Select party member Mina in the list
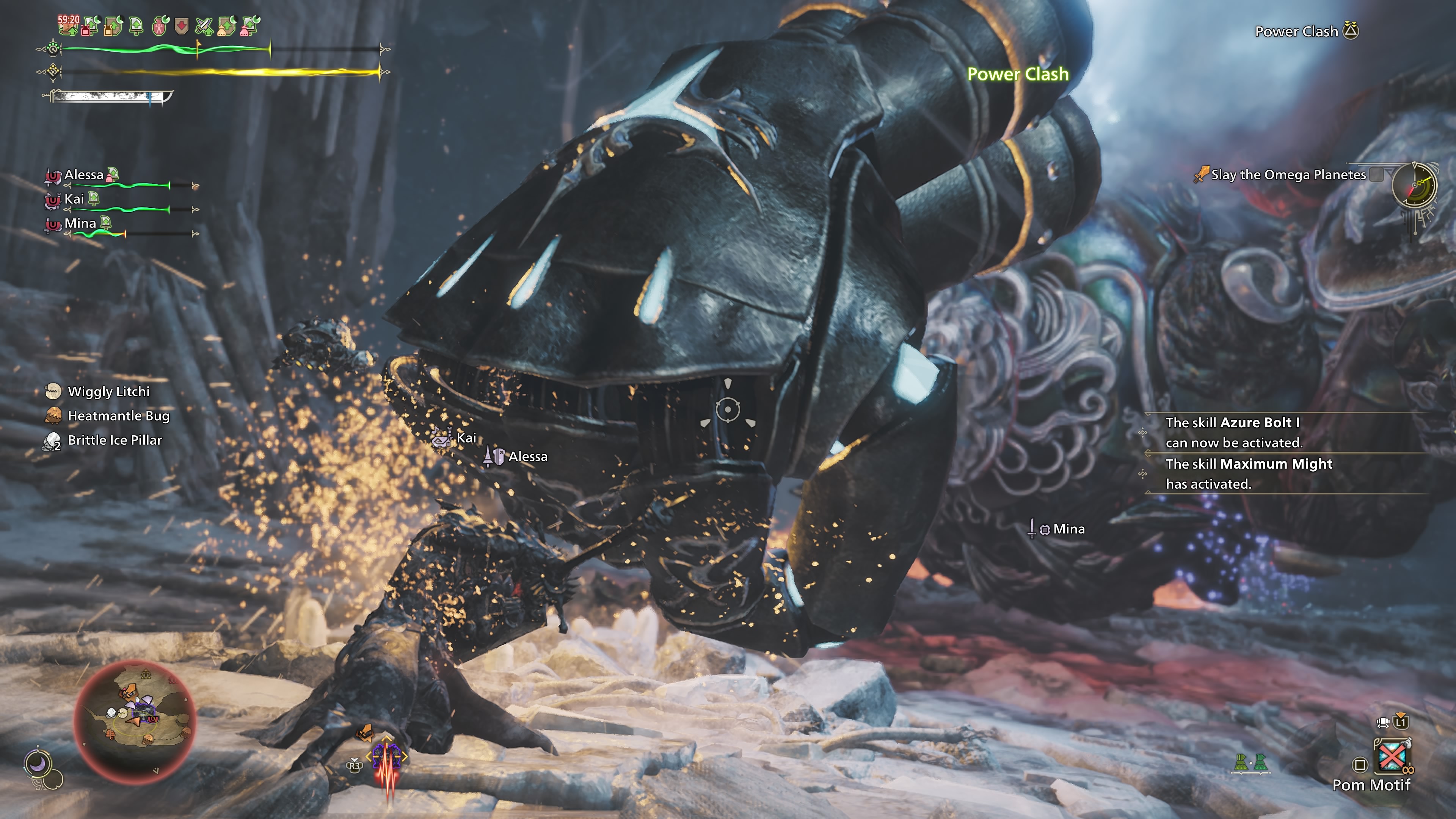1456x819 pixels. [80, 223]
